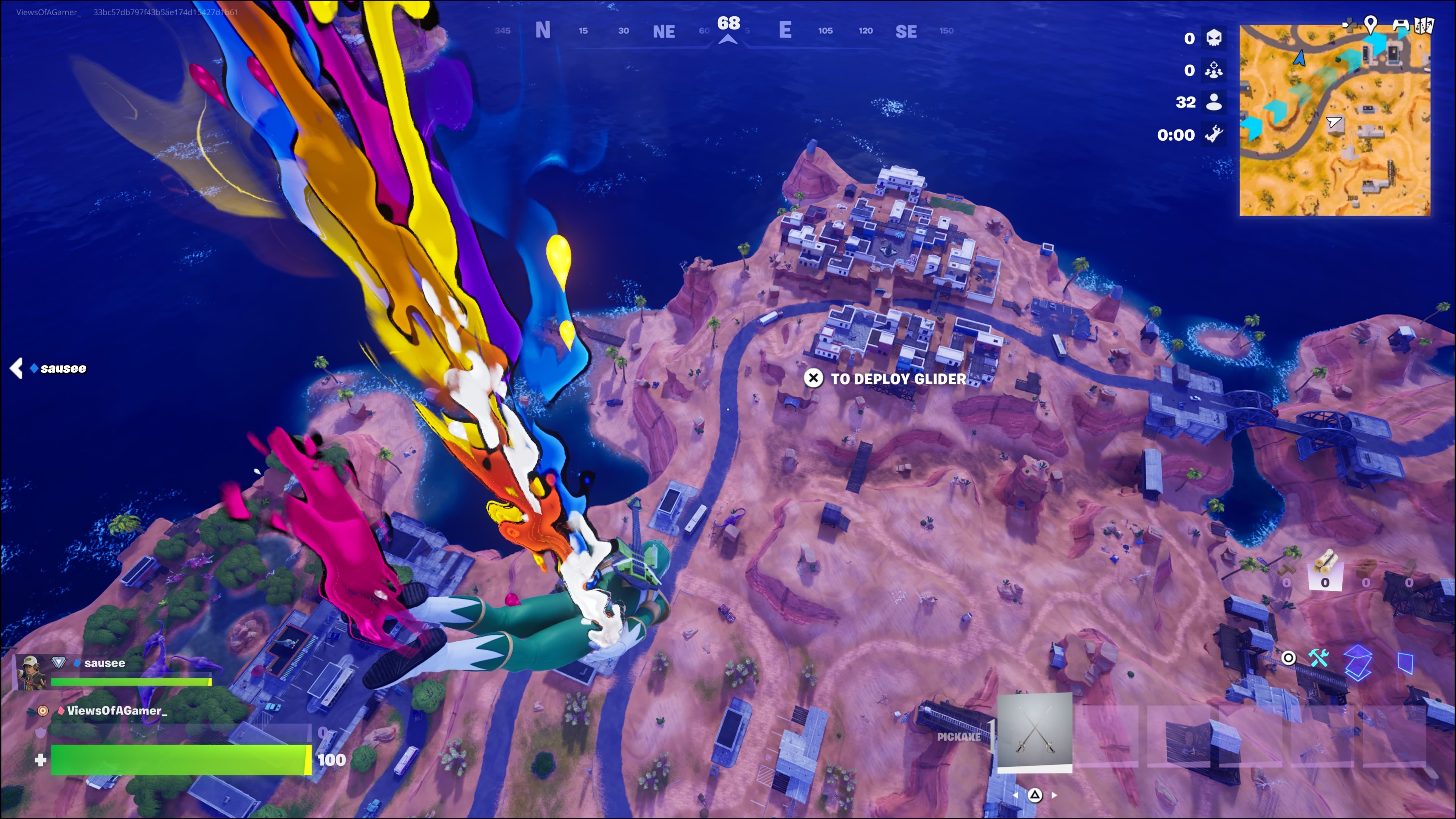The image size is (1456, 819).
Task: Click the folded map icon above minimap
Action: pos(1425,25)
